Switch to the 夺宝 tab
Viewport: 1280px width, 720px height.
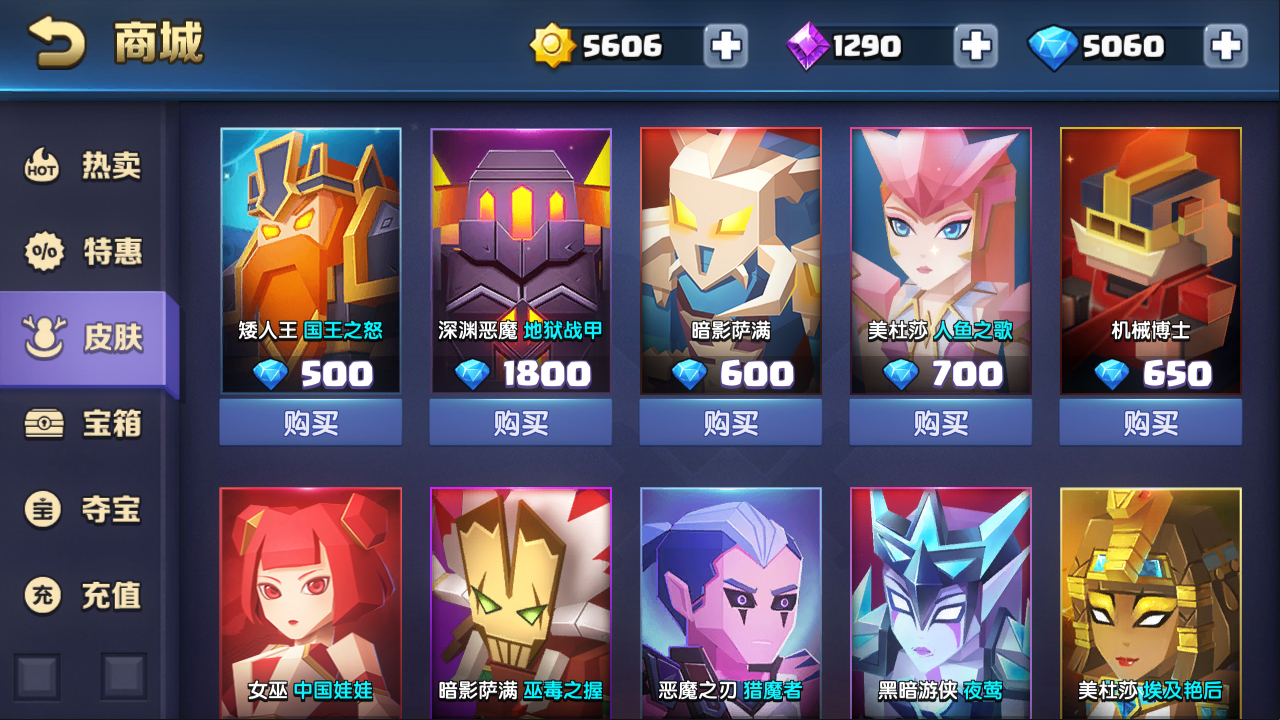point(84,510)
